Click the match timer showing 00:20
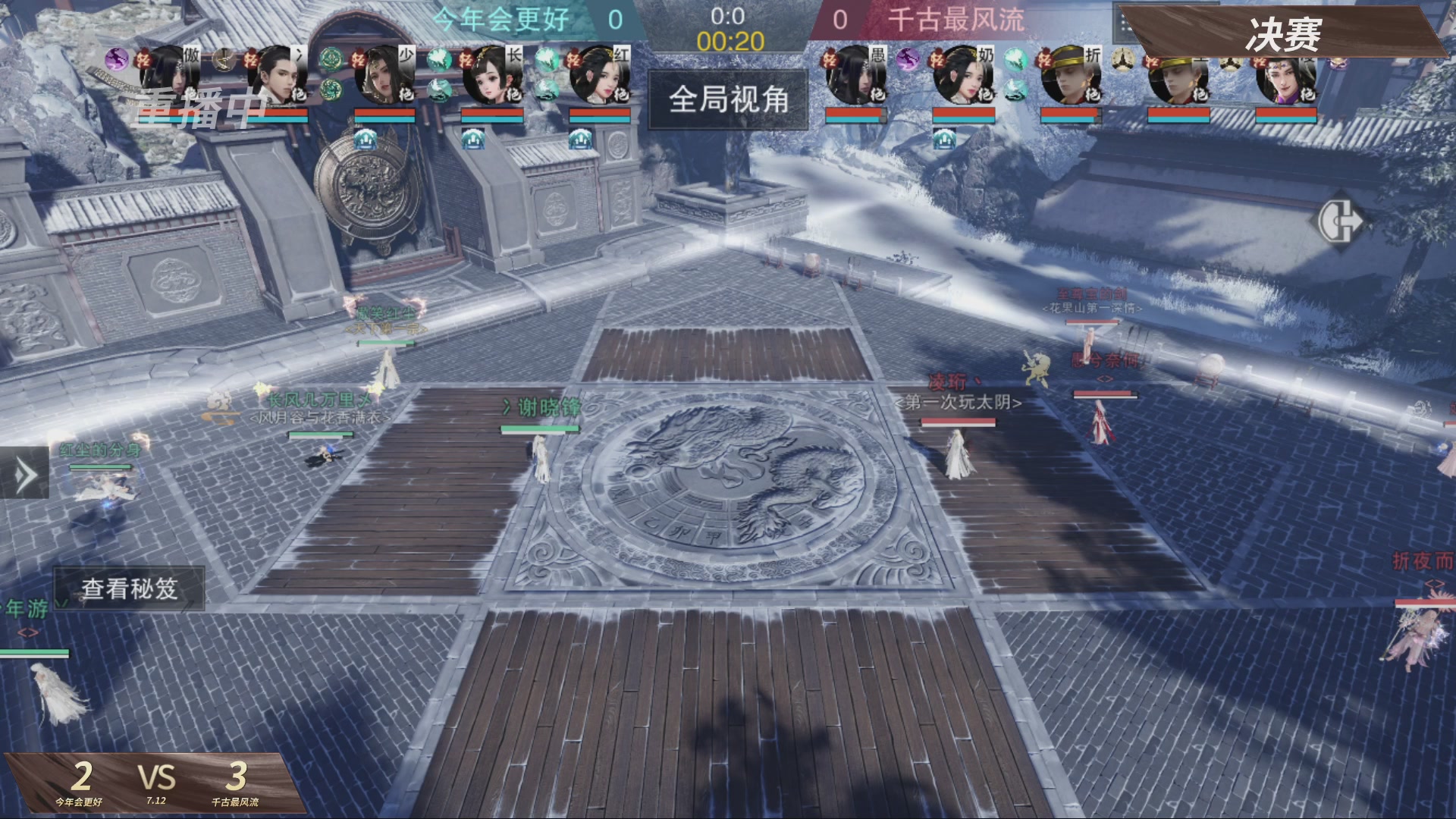The width and height of the screenshot is (1456, 819). pyautogui.click(x=730, y=42)
